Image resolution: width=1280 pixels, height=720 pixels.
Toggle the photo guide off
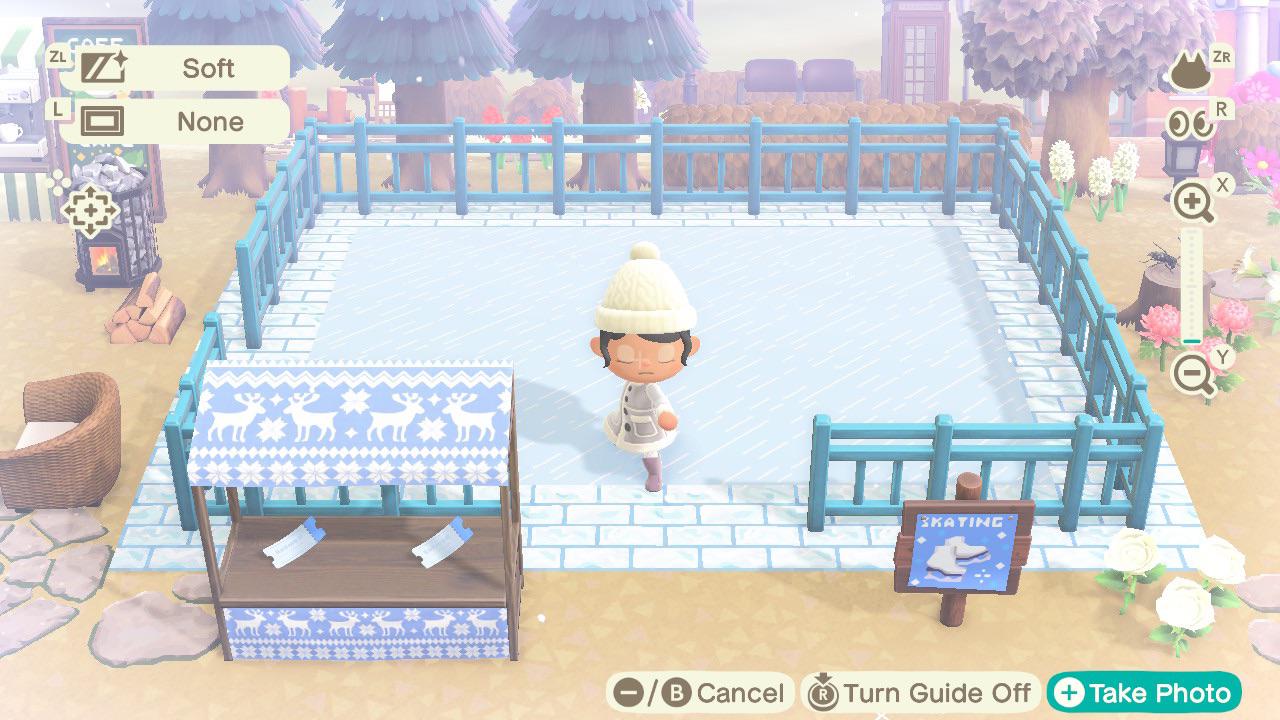point(913,691)
